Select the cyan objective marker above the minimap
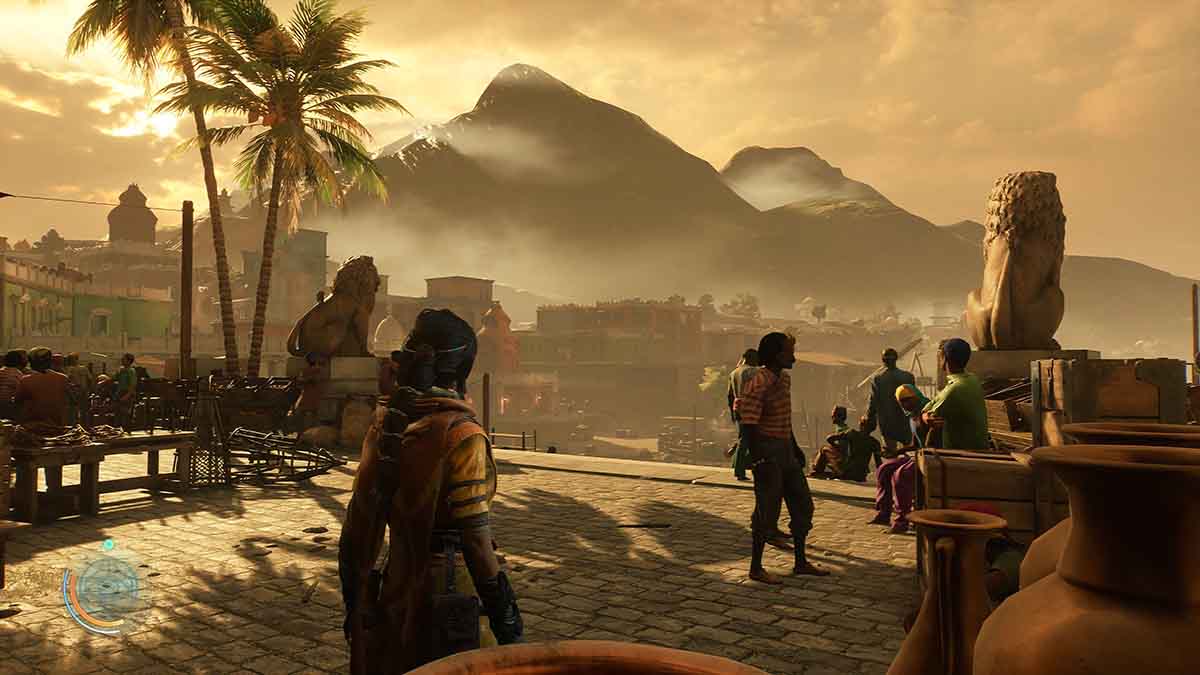This screenshot has height=675, width=1200. point(108,545)
